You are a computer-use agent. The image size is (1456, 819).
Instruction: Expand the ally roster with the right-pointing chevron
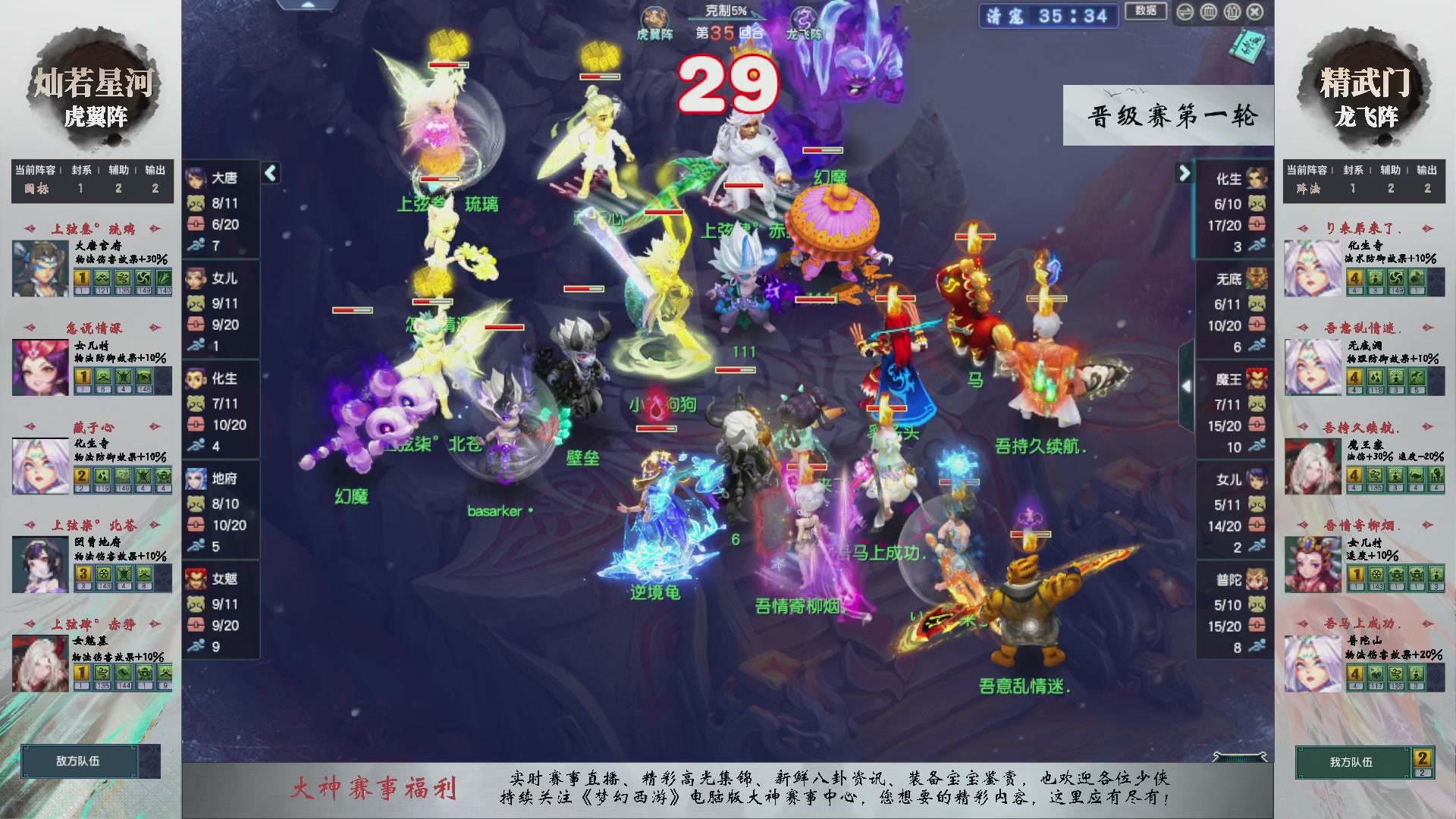click(1185, 173)
